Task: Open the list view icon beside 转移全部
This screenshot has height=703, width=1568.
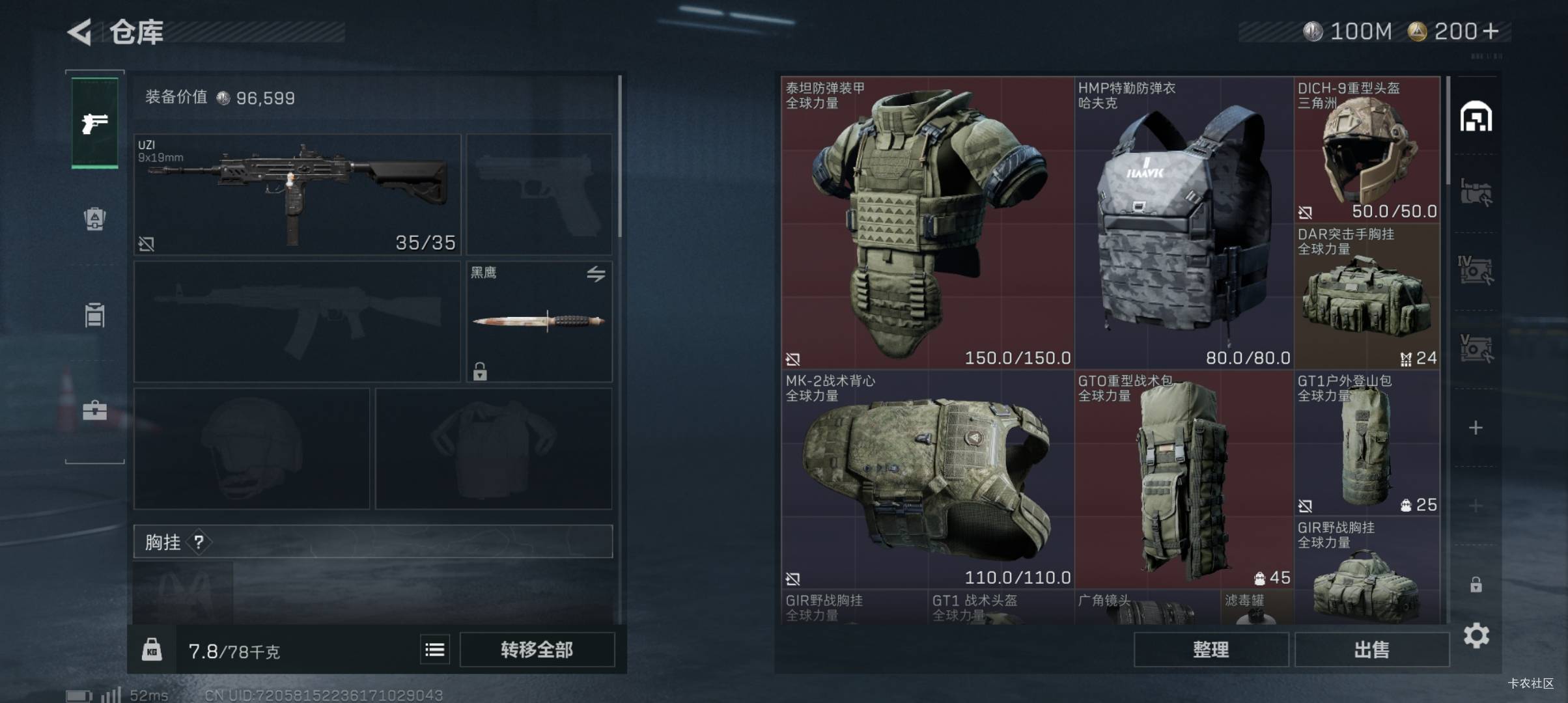Action: click(x=434, y=650)
